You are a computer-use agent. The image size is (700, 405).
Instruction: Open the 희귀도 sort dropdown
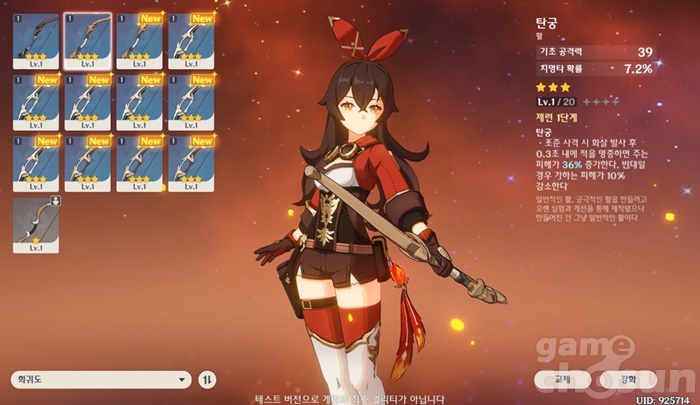(x=100, y=380)
